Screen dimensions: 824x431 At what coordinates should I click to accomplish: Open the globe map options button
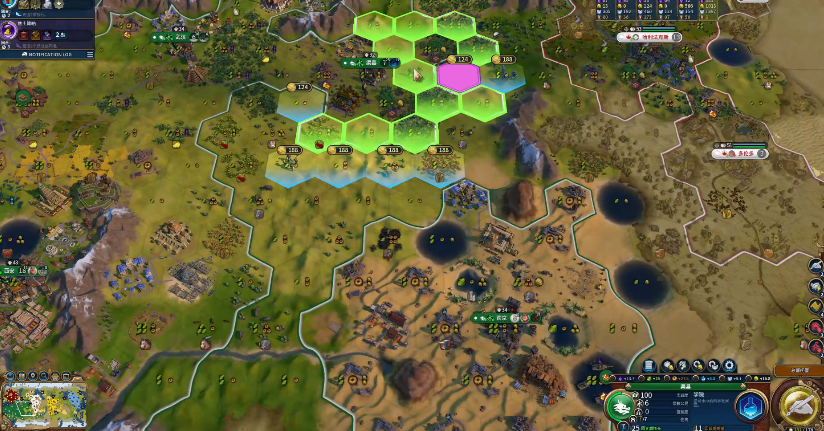pyautogui.click(x=9, y=374)
